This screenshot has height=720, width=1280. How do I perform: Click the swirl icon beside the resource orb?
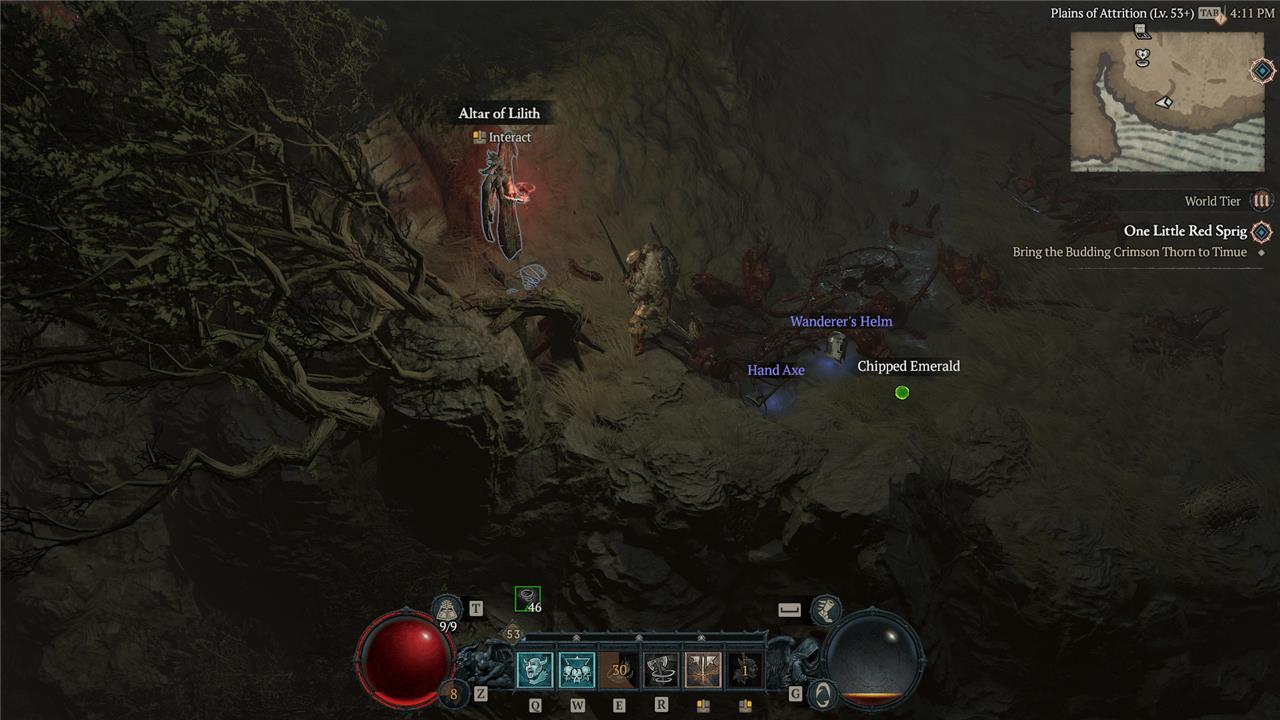coord(822,693)
